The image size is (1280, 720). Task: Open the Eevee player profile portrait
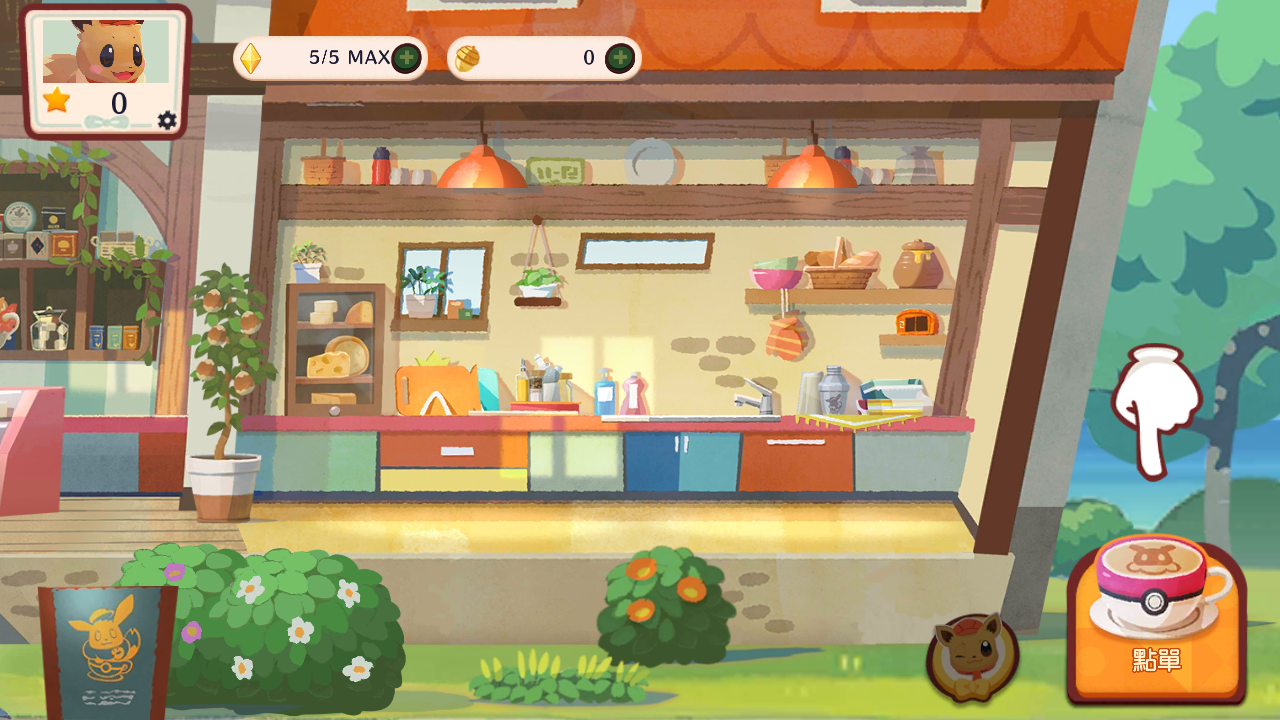[106, 51]
